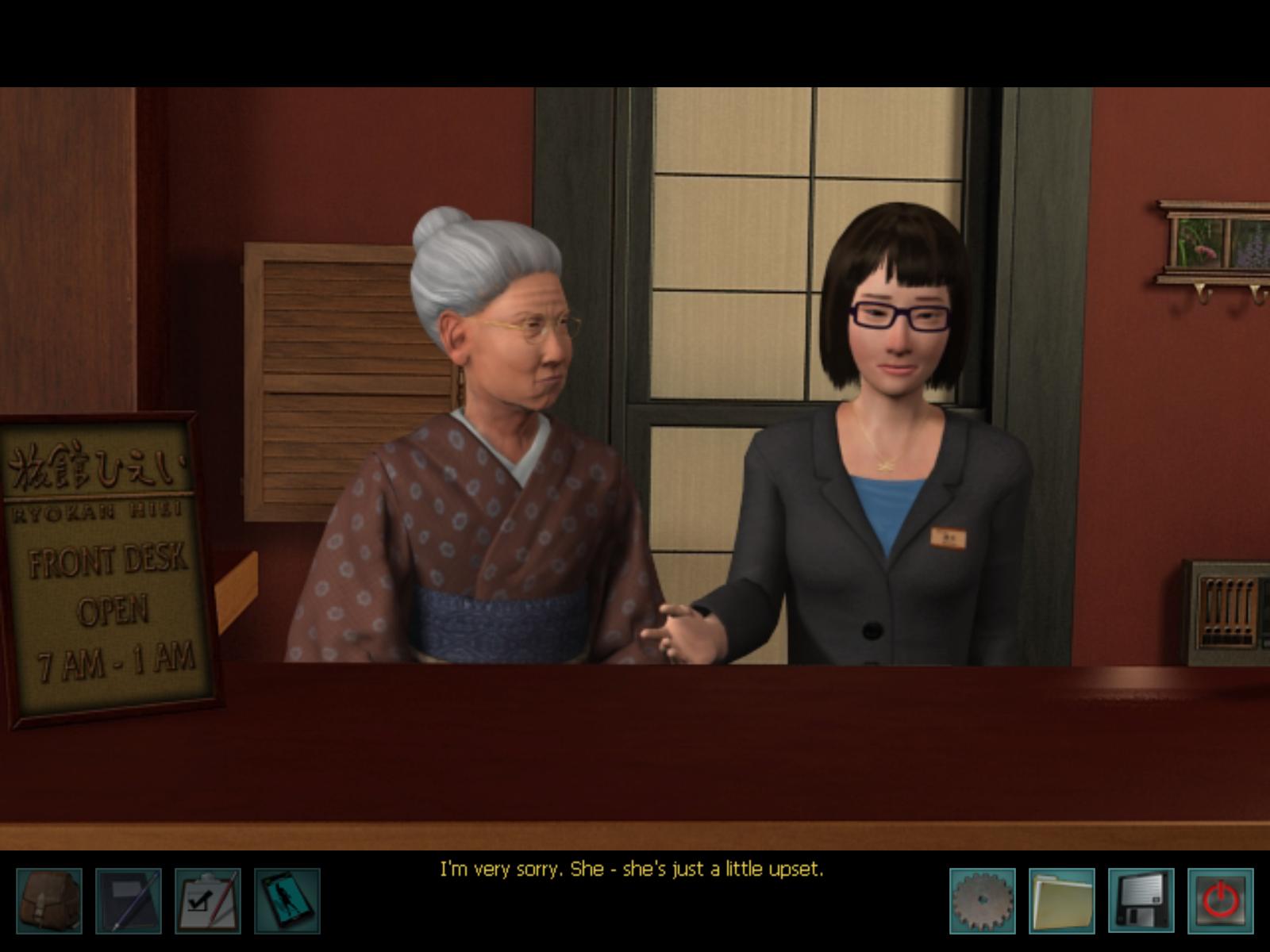
Task: Load a game via the folder icon
Action: coord(1062,900)
